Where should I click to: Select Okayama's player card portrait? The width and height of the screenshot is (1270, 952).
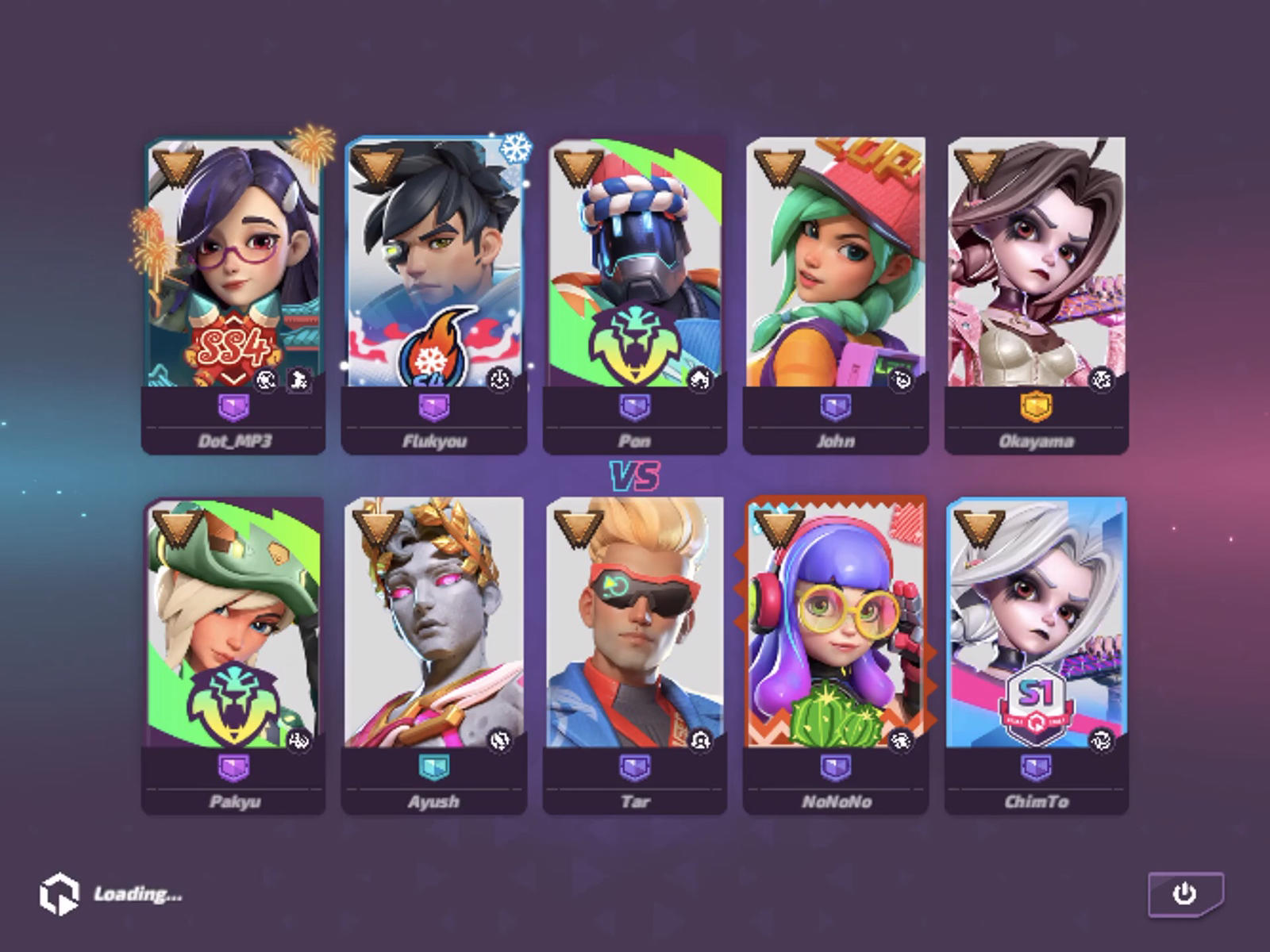click(1032, 262)
